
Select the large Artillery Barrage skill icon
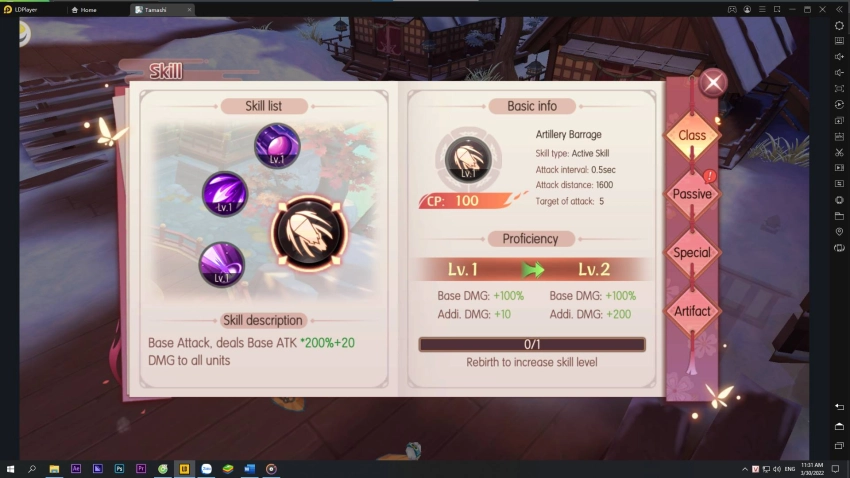(x=310, y=233)
